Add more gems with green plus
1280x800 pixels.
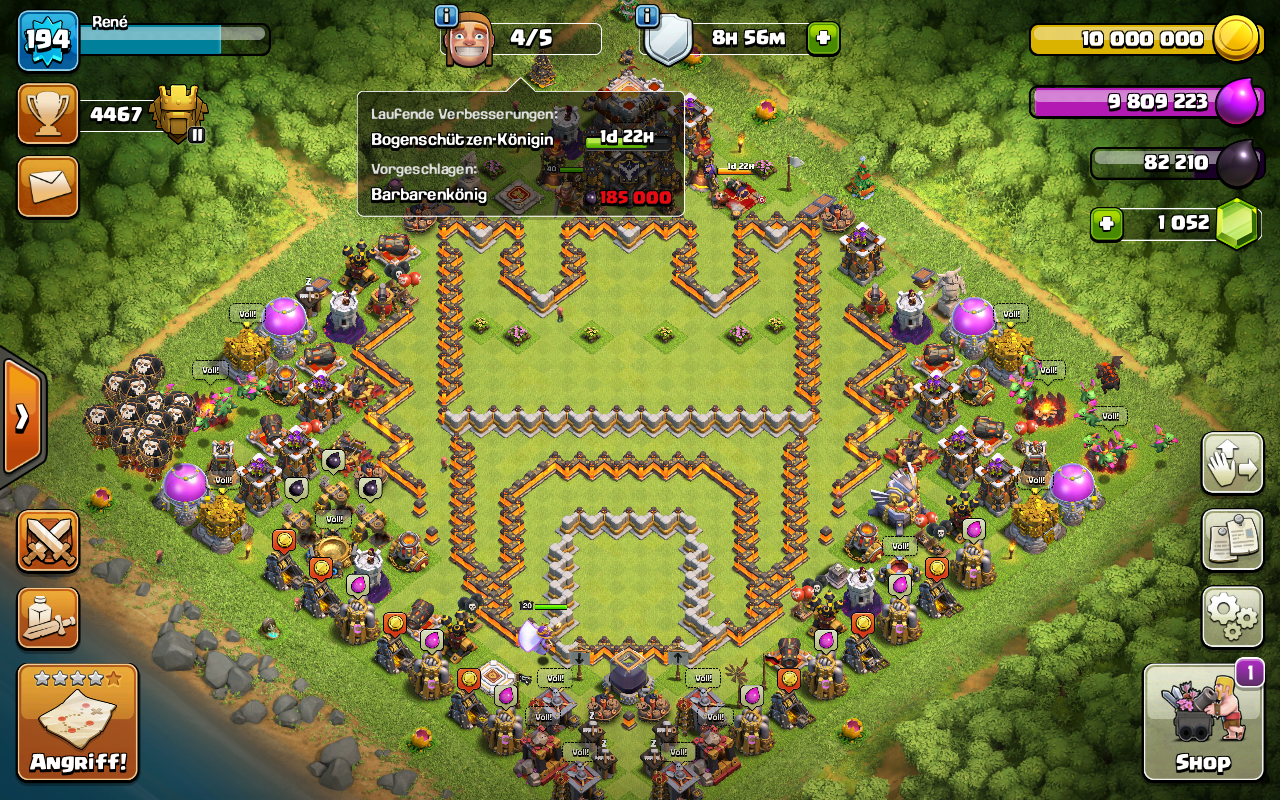(x=1106, y=223)
